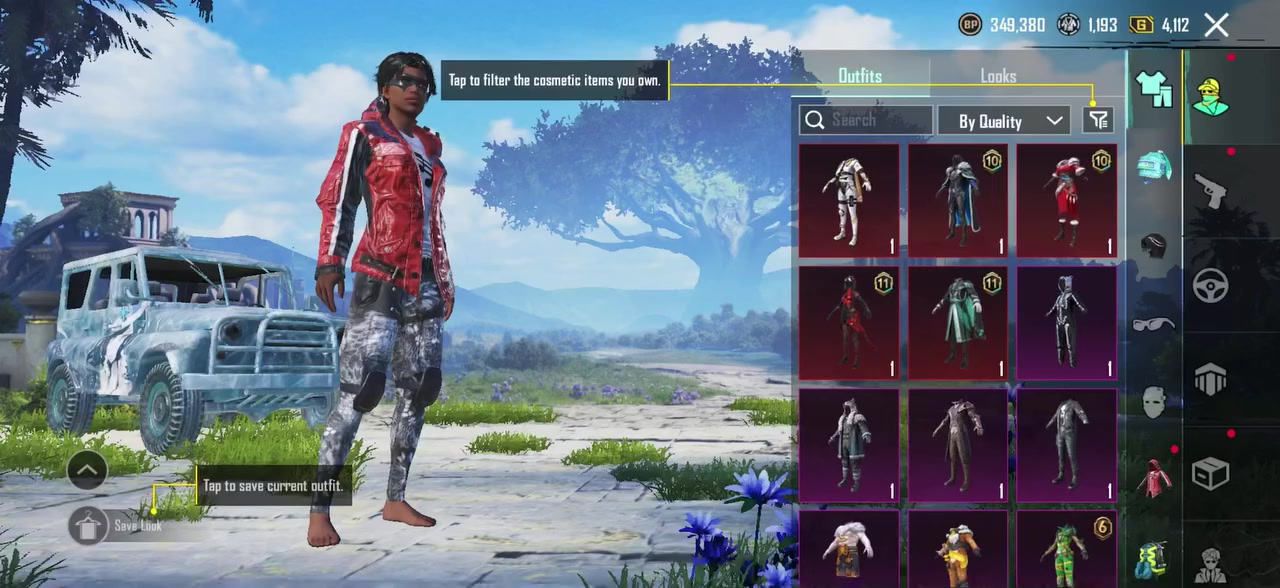Pick the green caped robe outfit
Screen dimensions: 1280x588
(957, 323)
